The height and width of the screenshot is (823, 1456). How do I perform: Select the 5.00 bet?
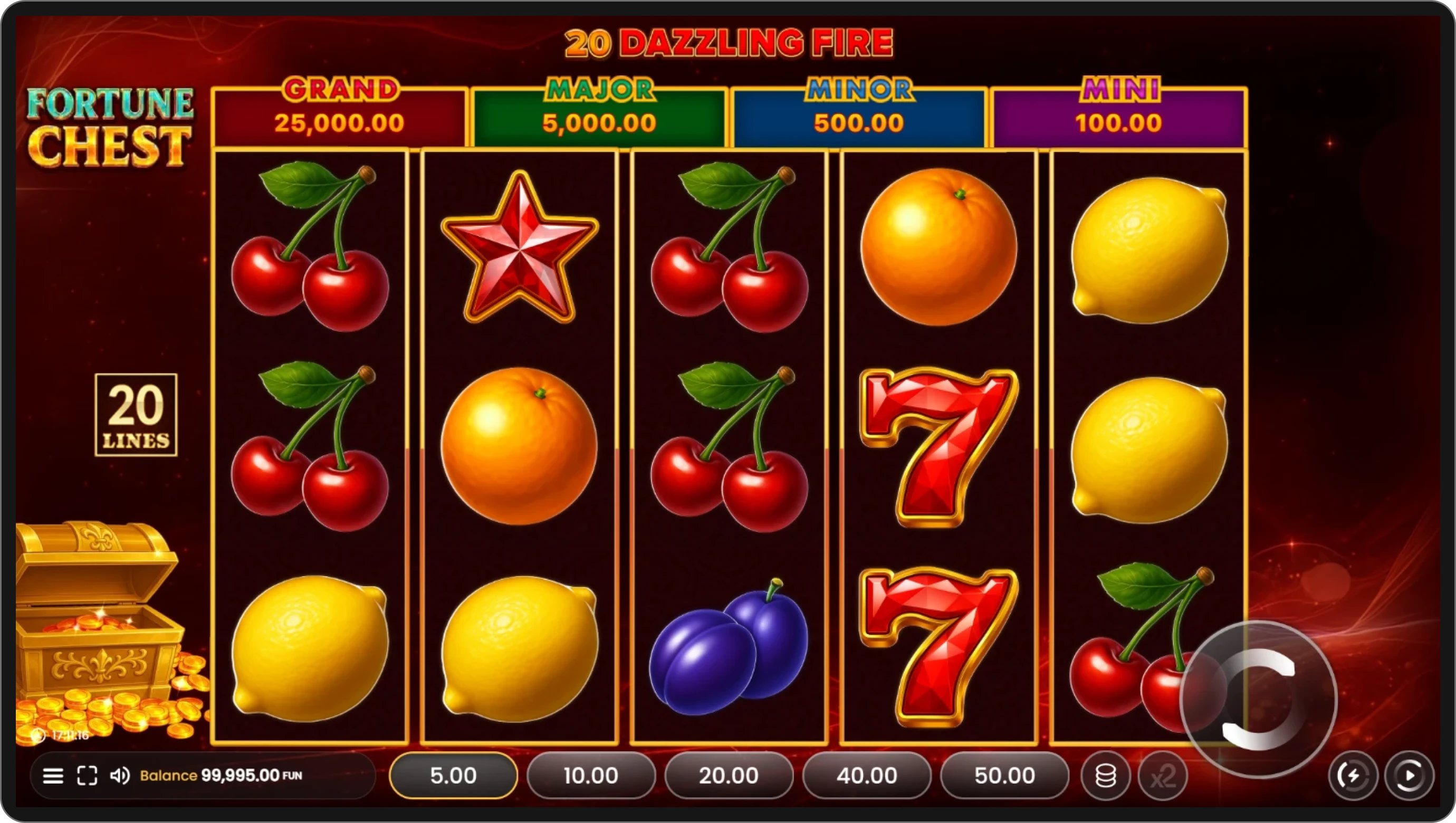point(453,776)
